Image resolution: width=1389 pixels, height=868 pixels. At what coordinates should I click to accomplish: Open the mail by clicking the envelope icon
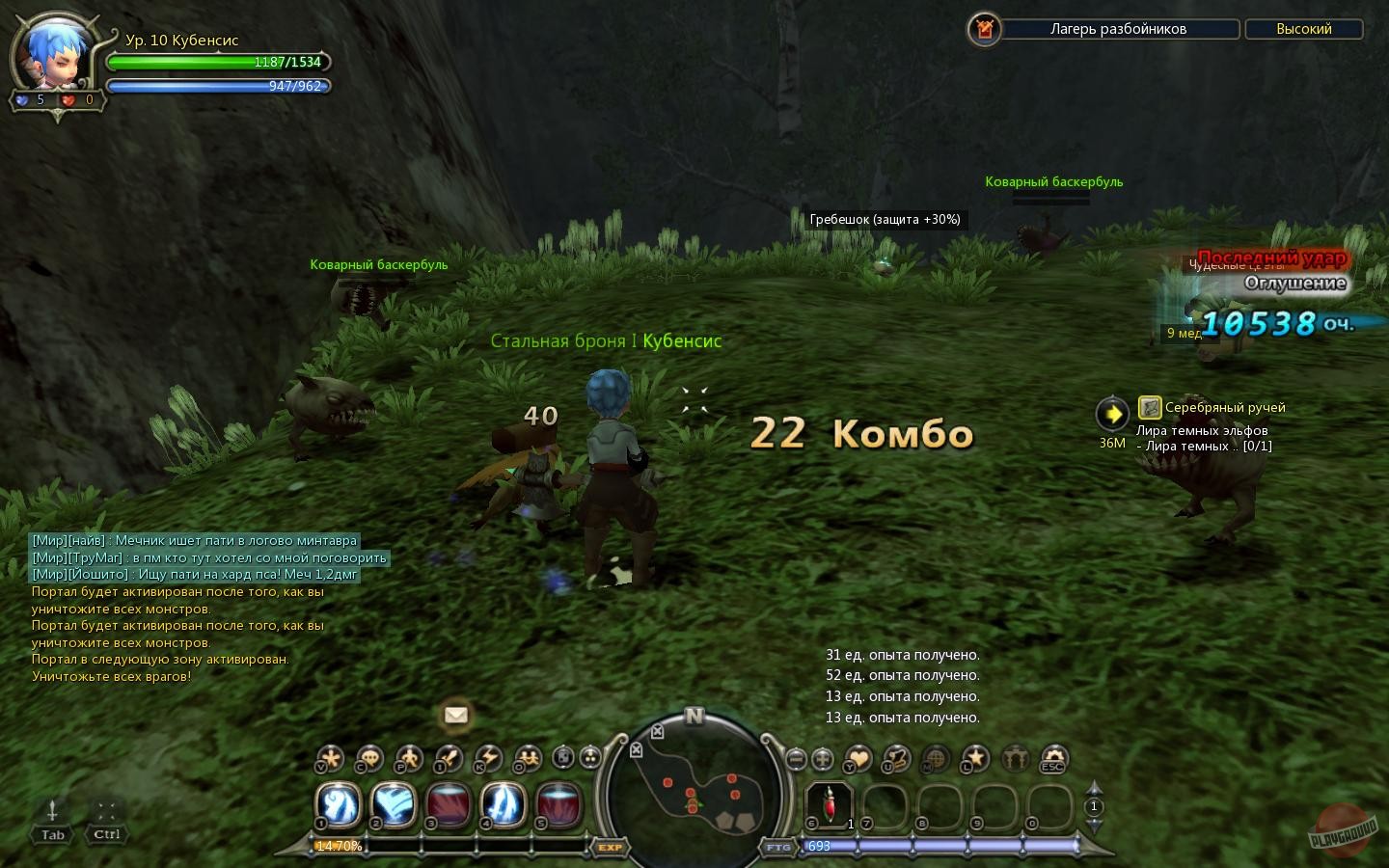[455, 716]
